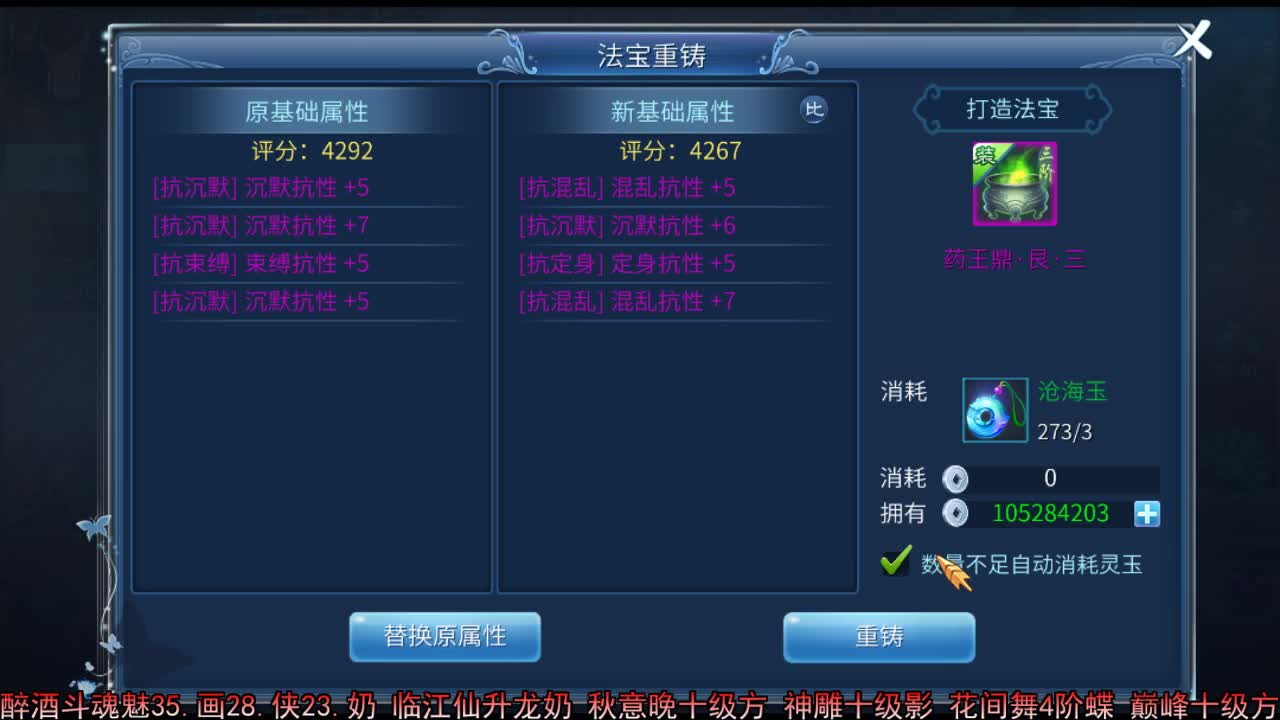Select the 新基础属性 panel header
Viewport: 1280px width, 720px height.
(675, 112)
